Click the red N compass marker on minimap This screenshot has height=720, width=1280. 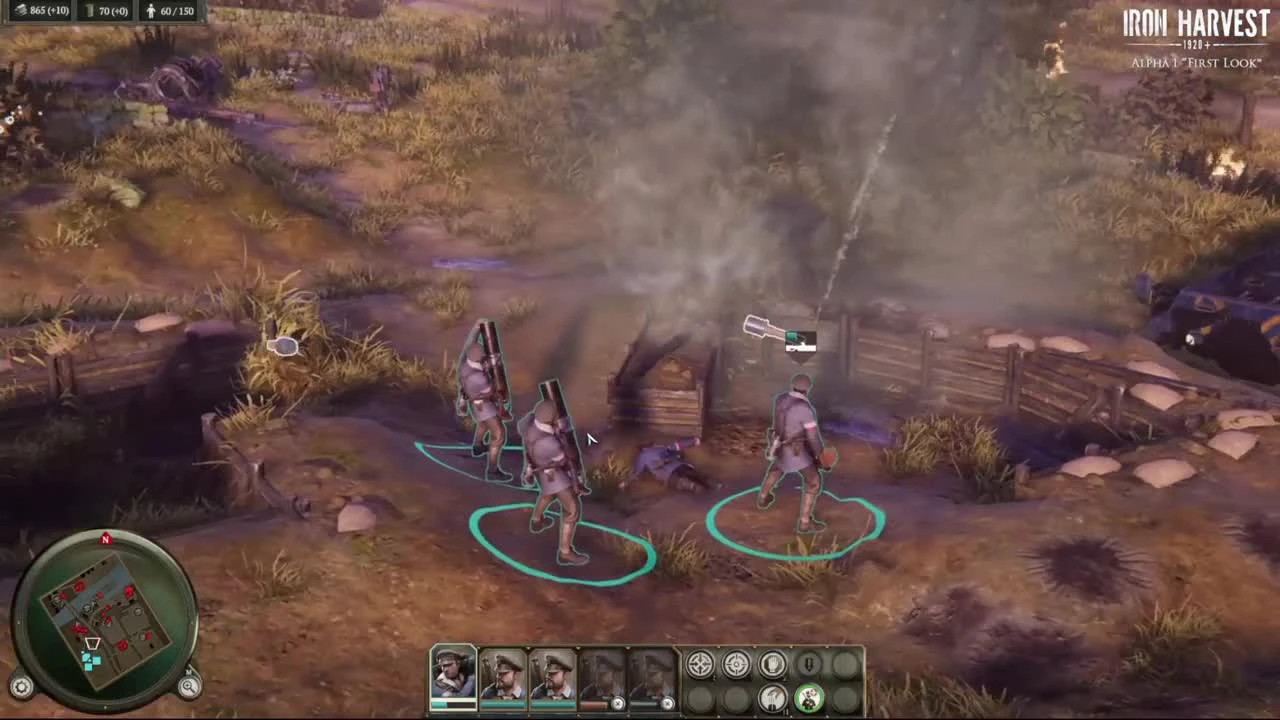point(105,539)
